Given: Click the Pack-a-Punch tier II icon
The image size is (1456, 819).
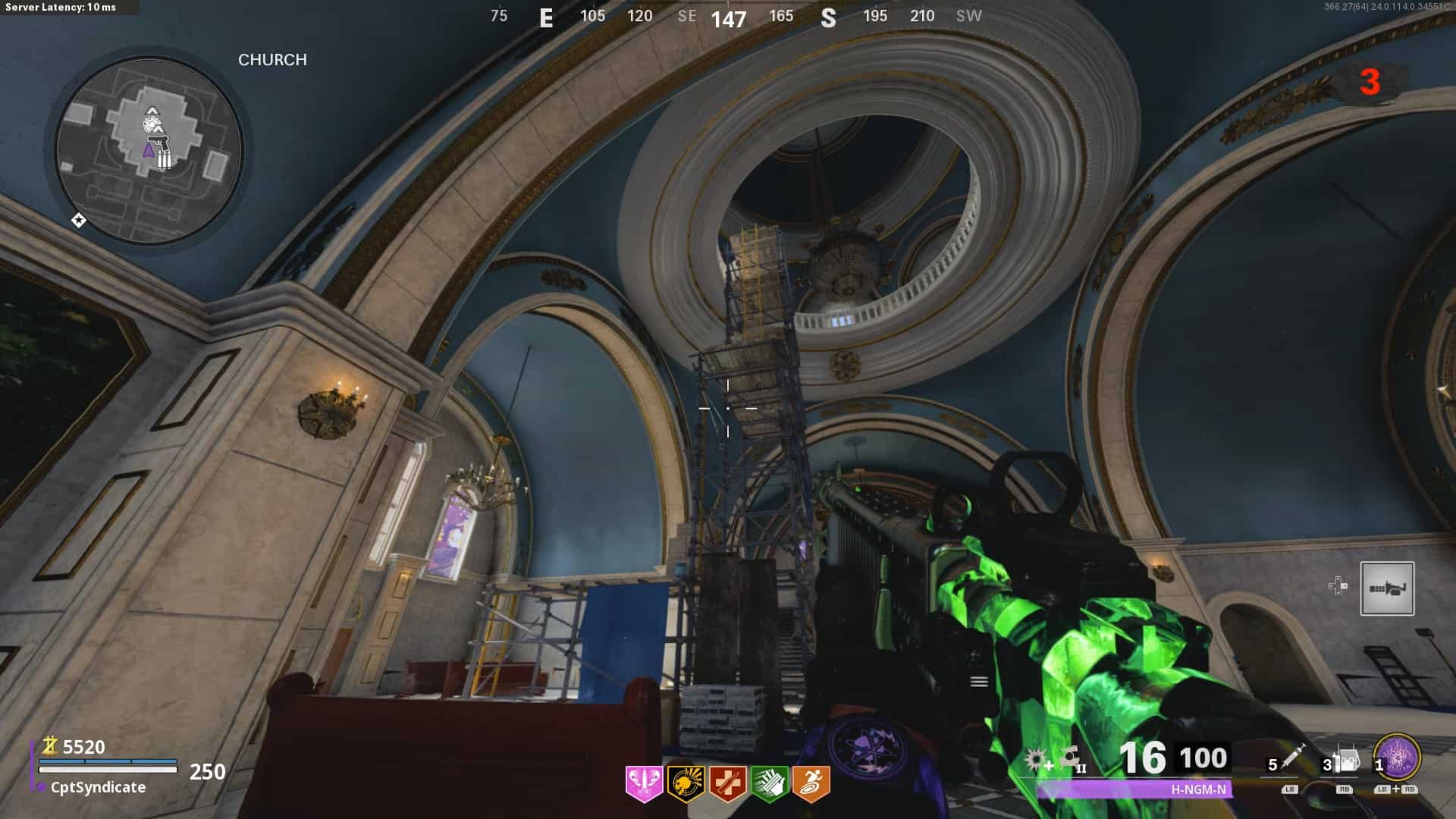Looking at the screenshot, I should (1072, 758).
